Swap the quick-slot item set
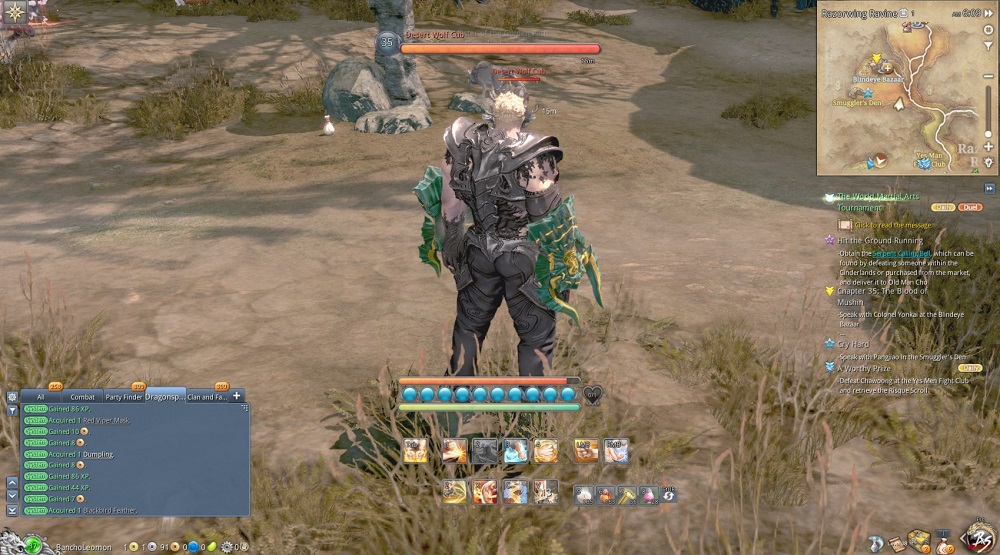 tap(669, 494)
